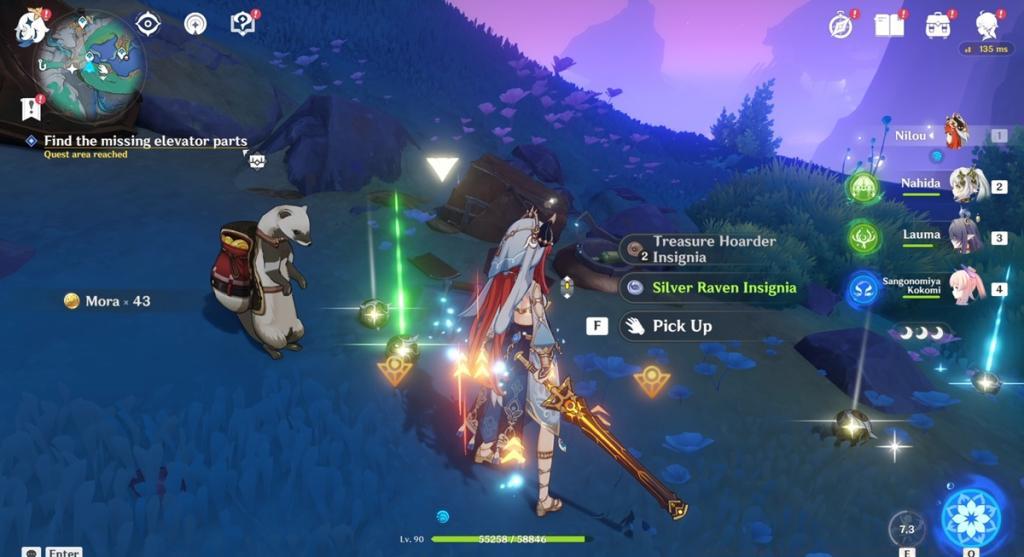The width and height of the screenshot is (1024, 557).
Task: Open the compass events icon
Action: pos(841,25)
